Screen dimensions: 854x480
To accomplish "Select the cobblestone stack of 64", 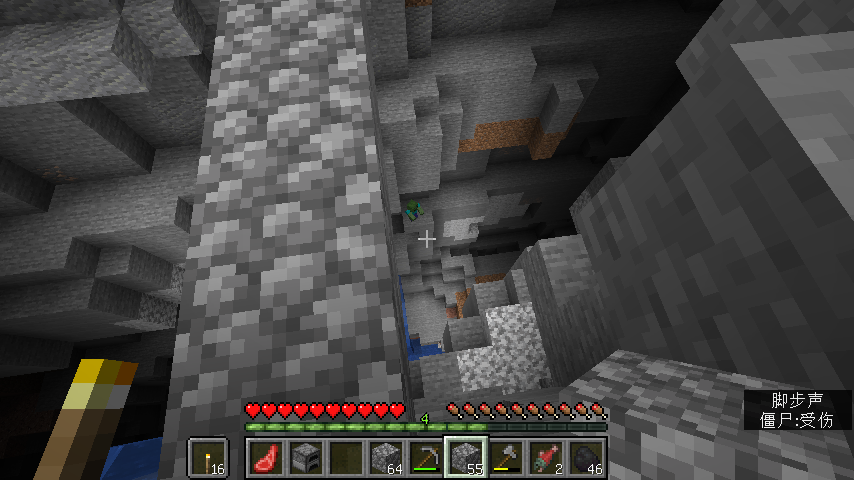I will pos(385,459).
